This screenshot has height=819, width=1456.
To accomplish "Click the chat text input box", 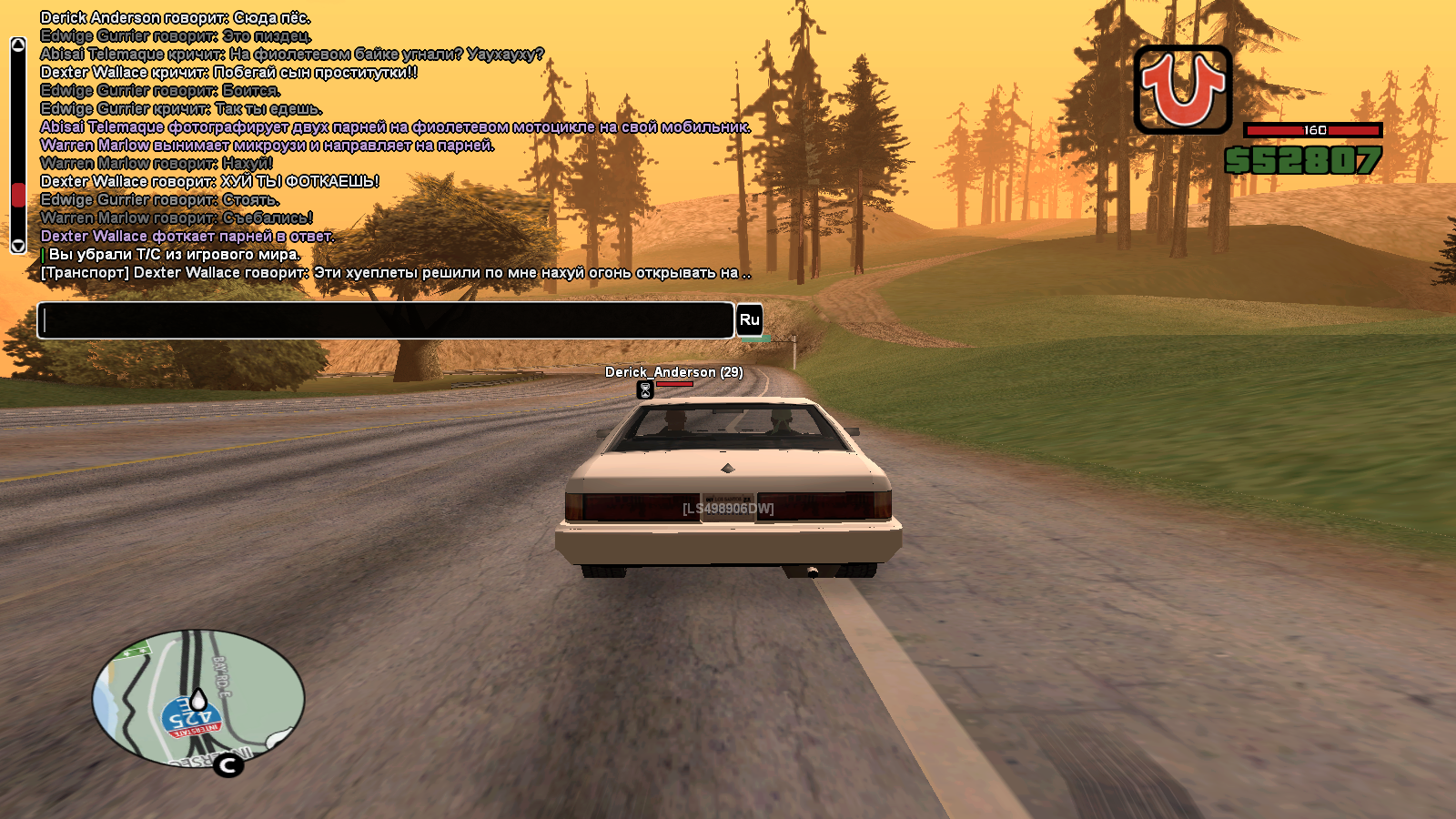I will (385, 320).
